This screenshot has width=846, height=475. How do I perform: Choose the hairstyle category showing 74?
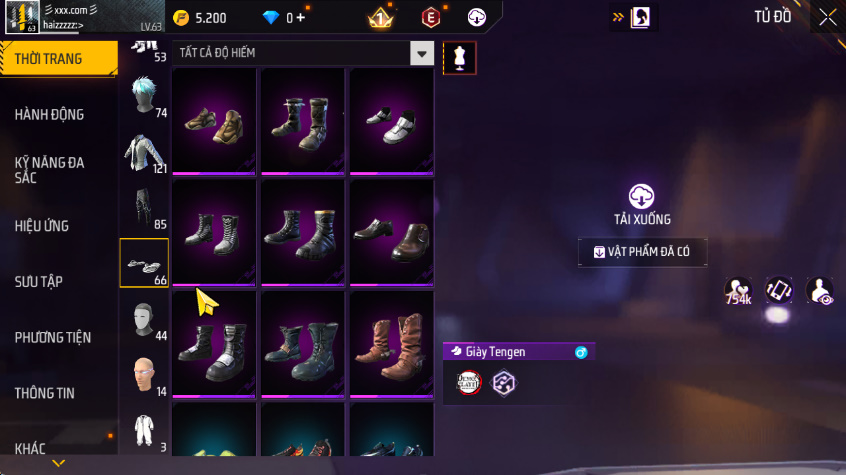click(144, 98)
